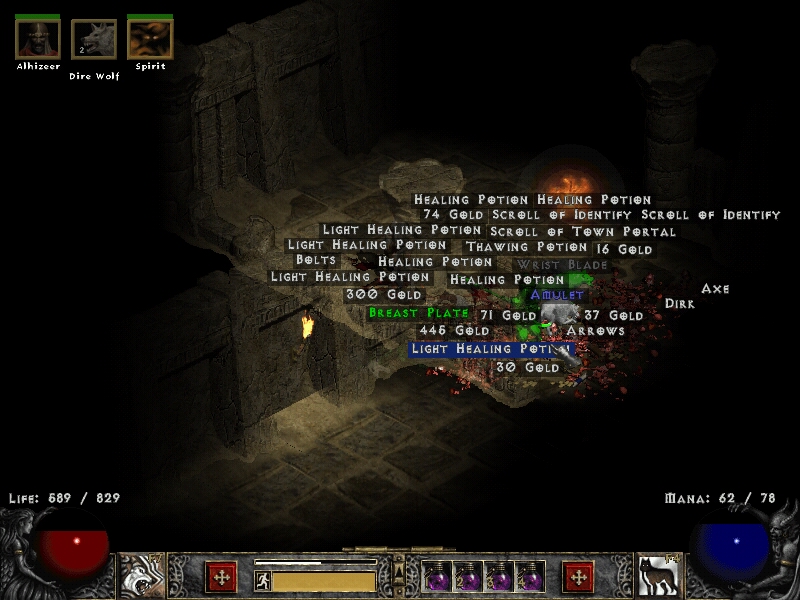
Task: Click the red new-skill button beside the potion belt
Action: pos(579,577)
